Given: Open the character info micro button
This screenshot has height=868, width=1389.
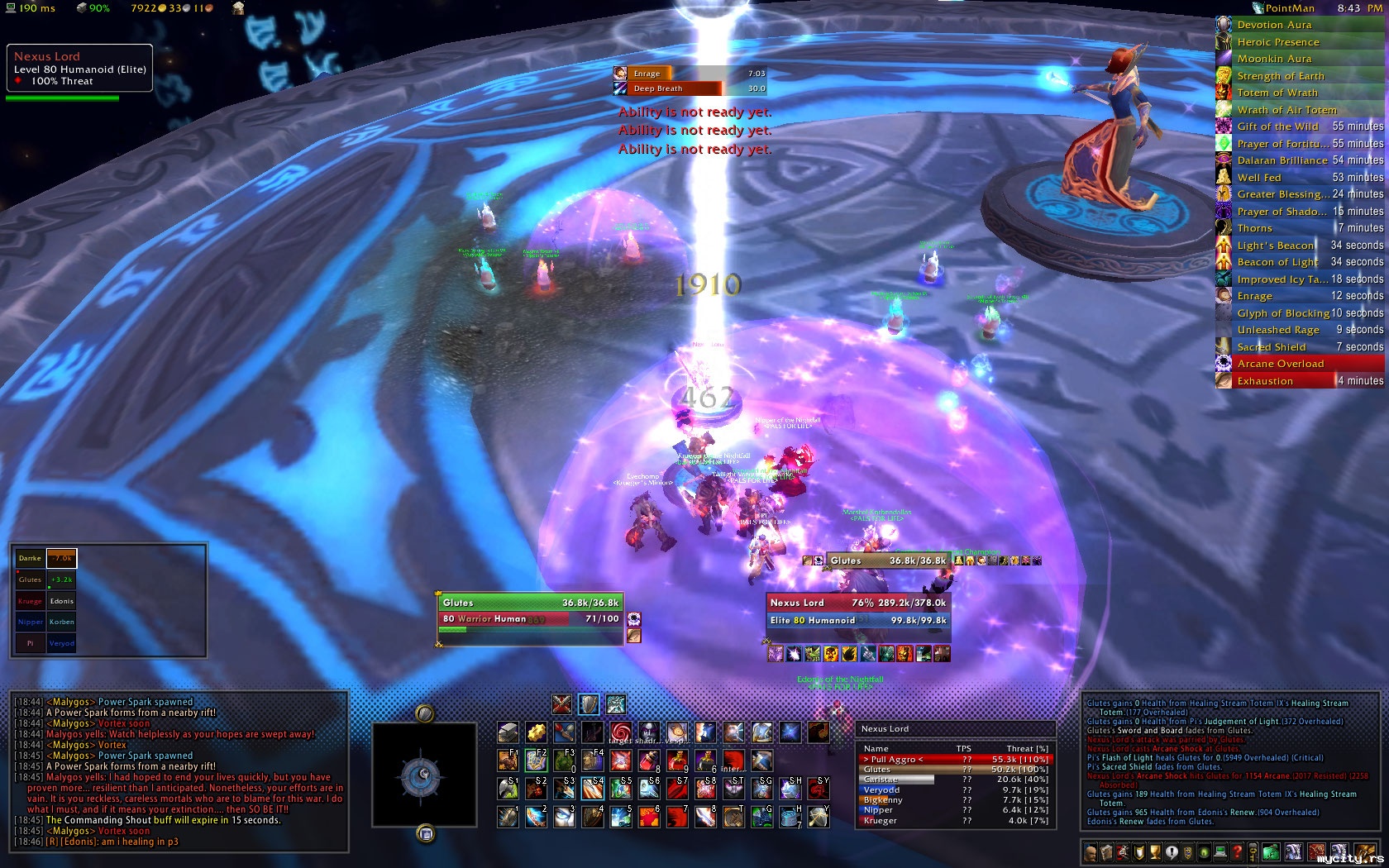Looking at the screenshot, I should pos(1091,852).
